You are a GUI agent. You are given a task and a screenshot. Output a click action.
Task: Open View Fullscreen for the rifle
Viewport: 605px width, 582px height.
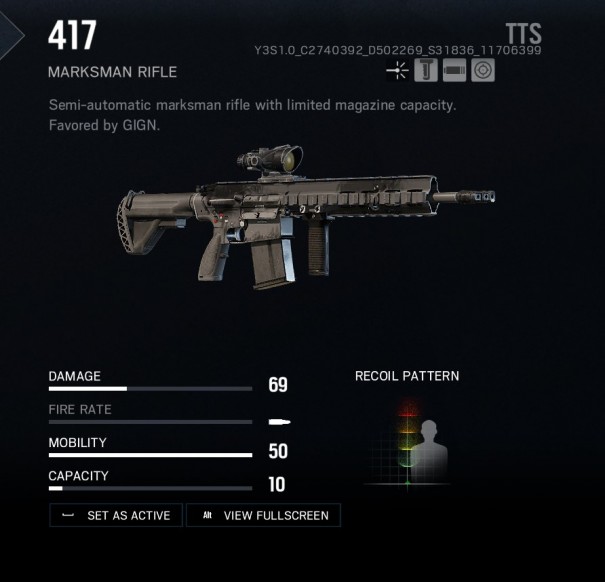264,515
